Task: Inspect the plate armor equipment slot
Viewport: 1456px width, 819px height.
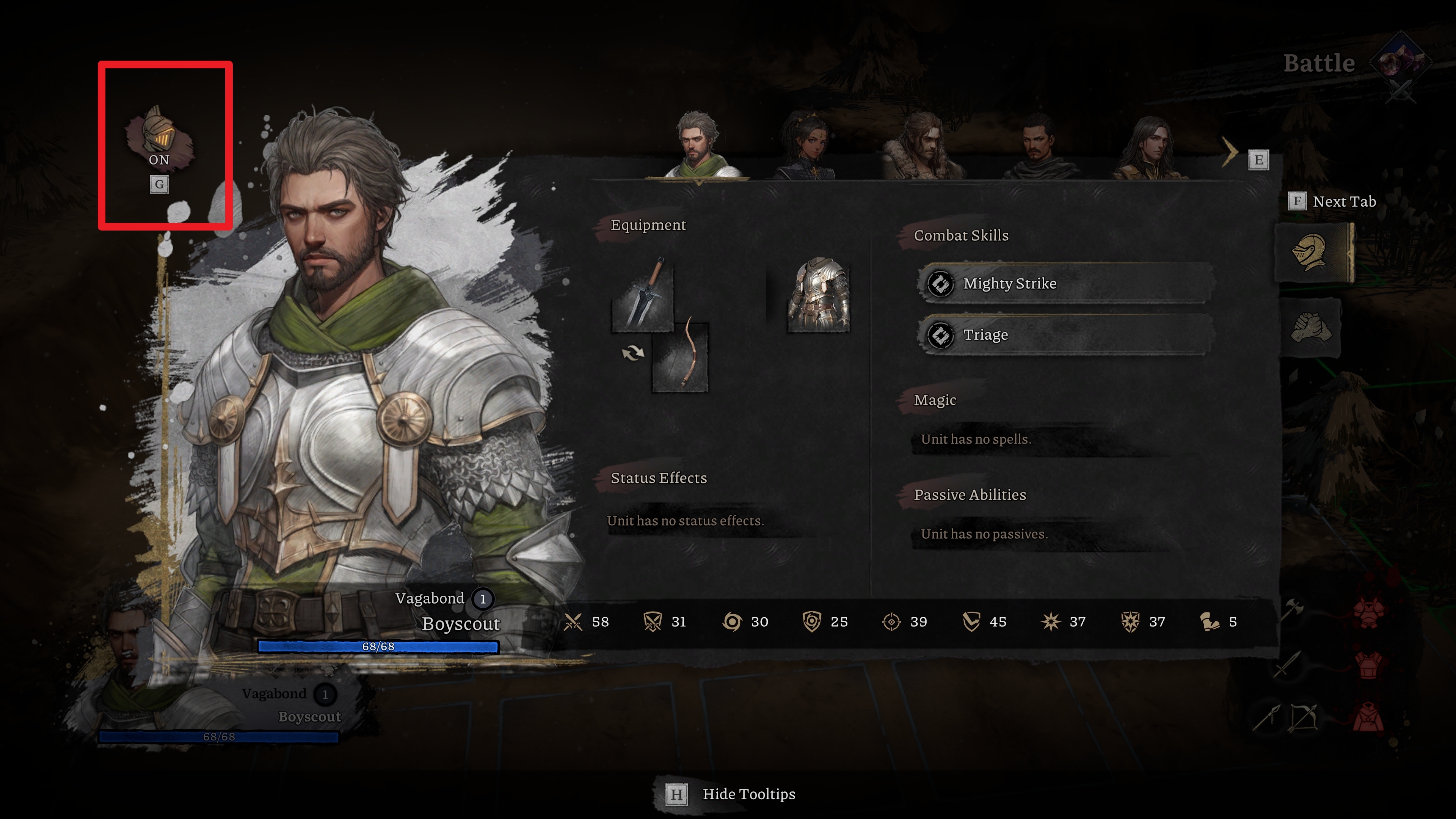Action: tap(819, 295)
